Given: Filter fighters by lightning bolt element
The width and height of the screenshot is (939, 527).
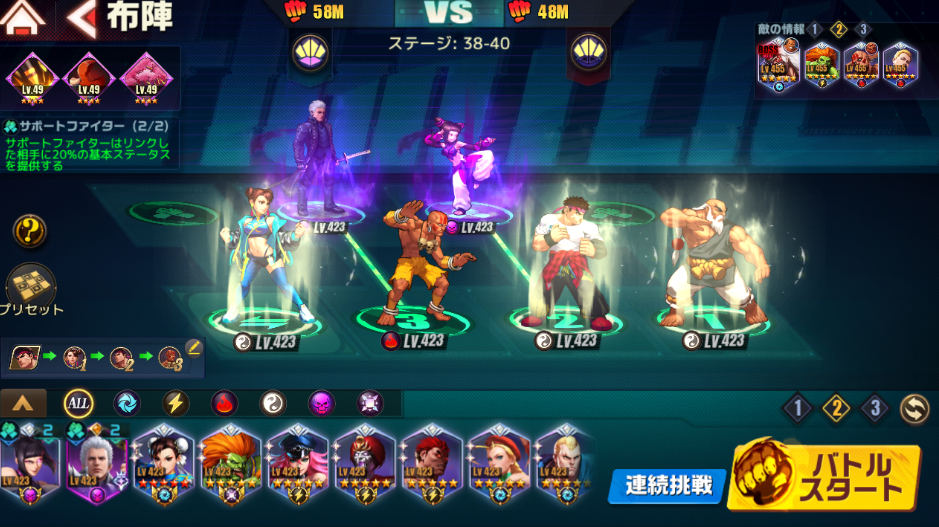Looking at the screenshot, I should pos(177,403).
